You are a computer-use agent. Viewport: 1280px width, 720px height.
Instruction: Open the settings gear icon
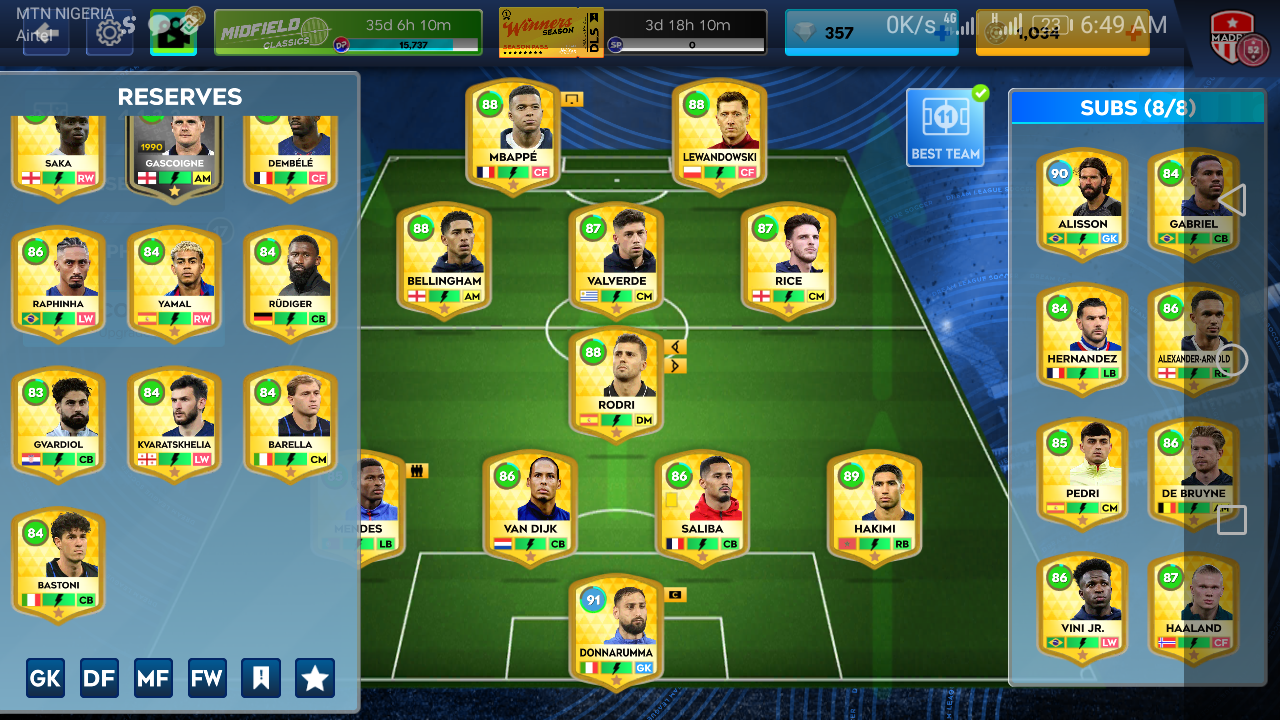coord(109,32)
